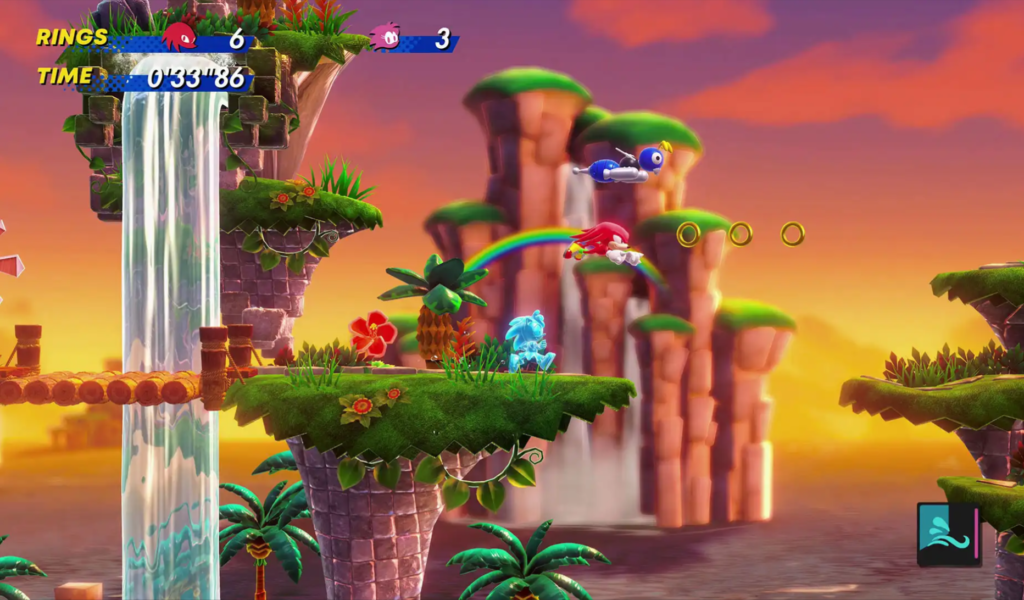Select Amy's pink head icon in HUD

coord(385,37)
